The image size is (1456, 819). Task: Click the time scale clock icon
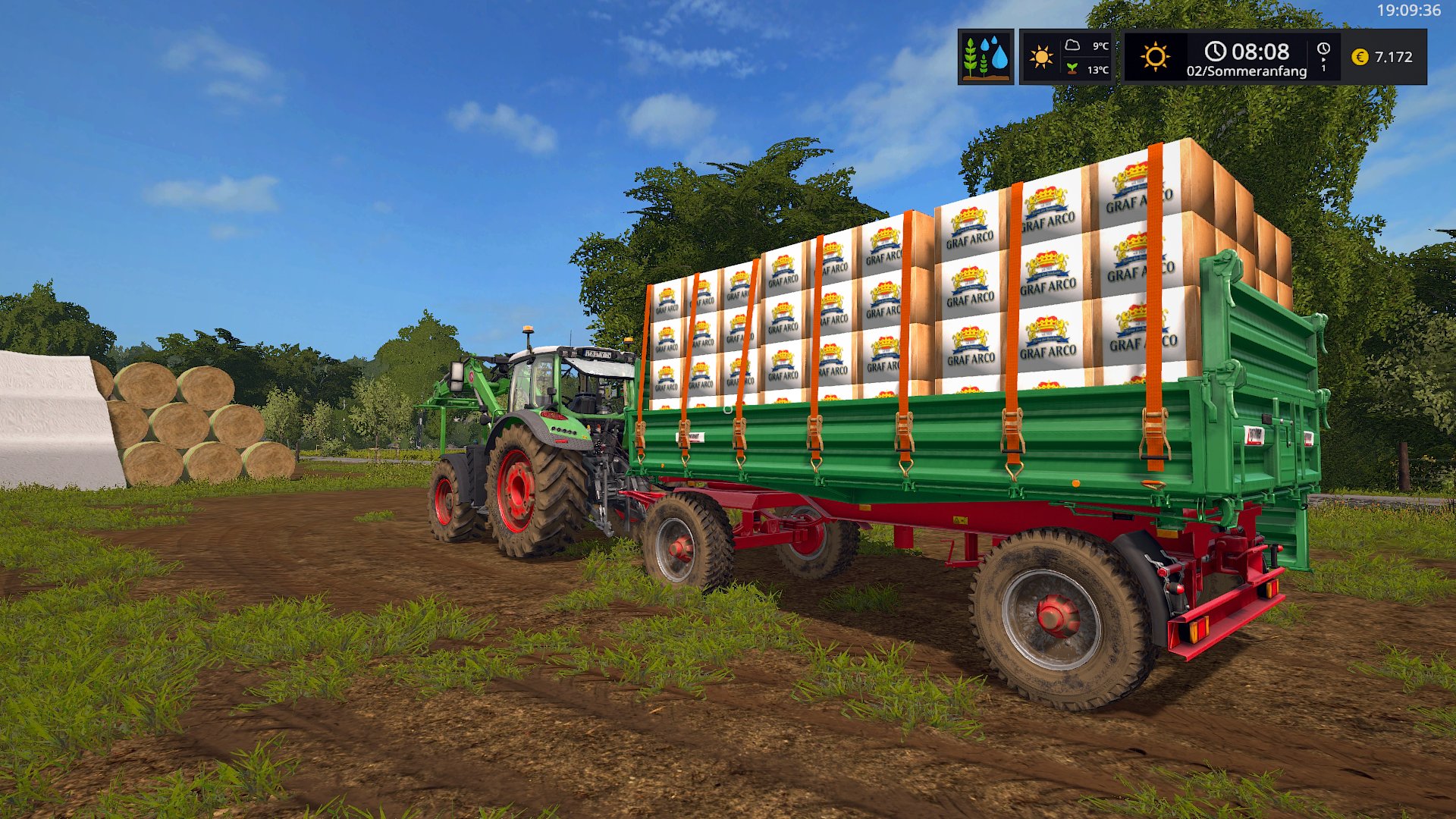(1323, 50)
